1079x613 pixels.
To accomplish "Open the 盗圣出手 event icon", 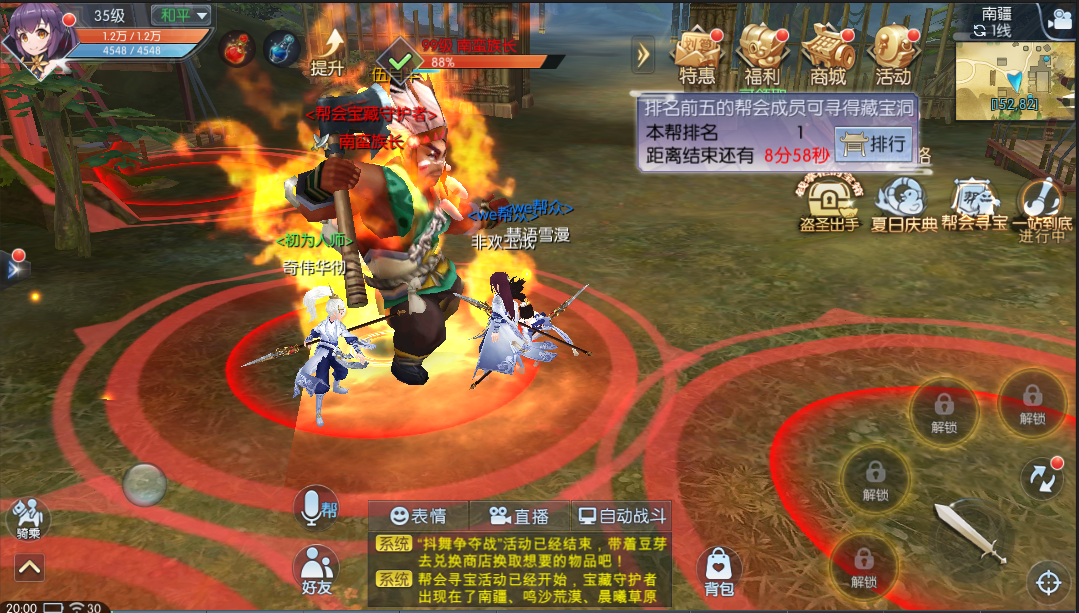I will [x=829, y=204].
